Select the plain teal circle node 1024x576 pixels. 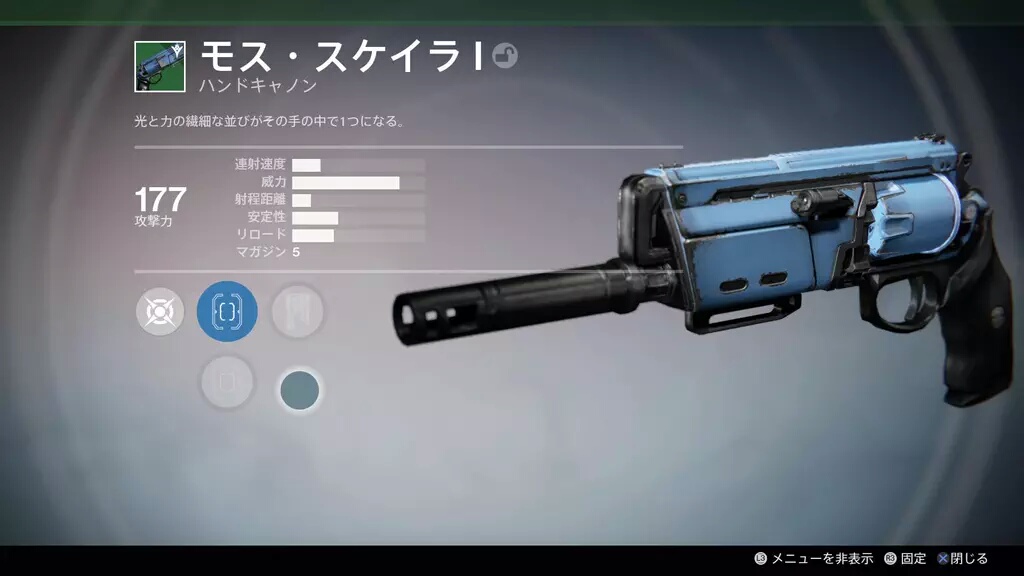[299, 389]
